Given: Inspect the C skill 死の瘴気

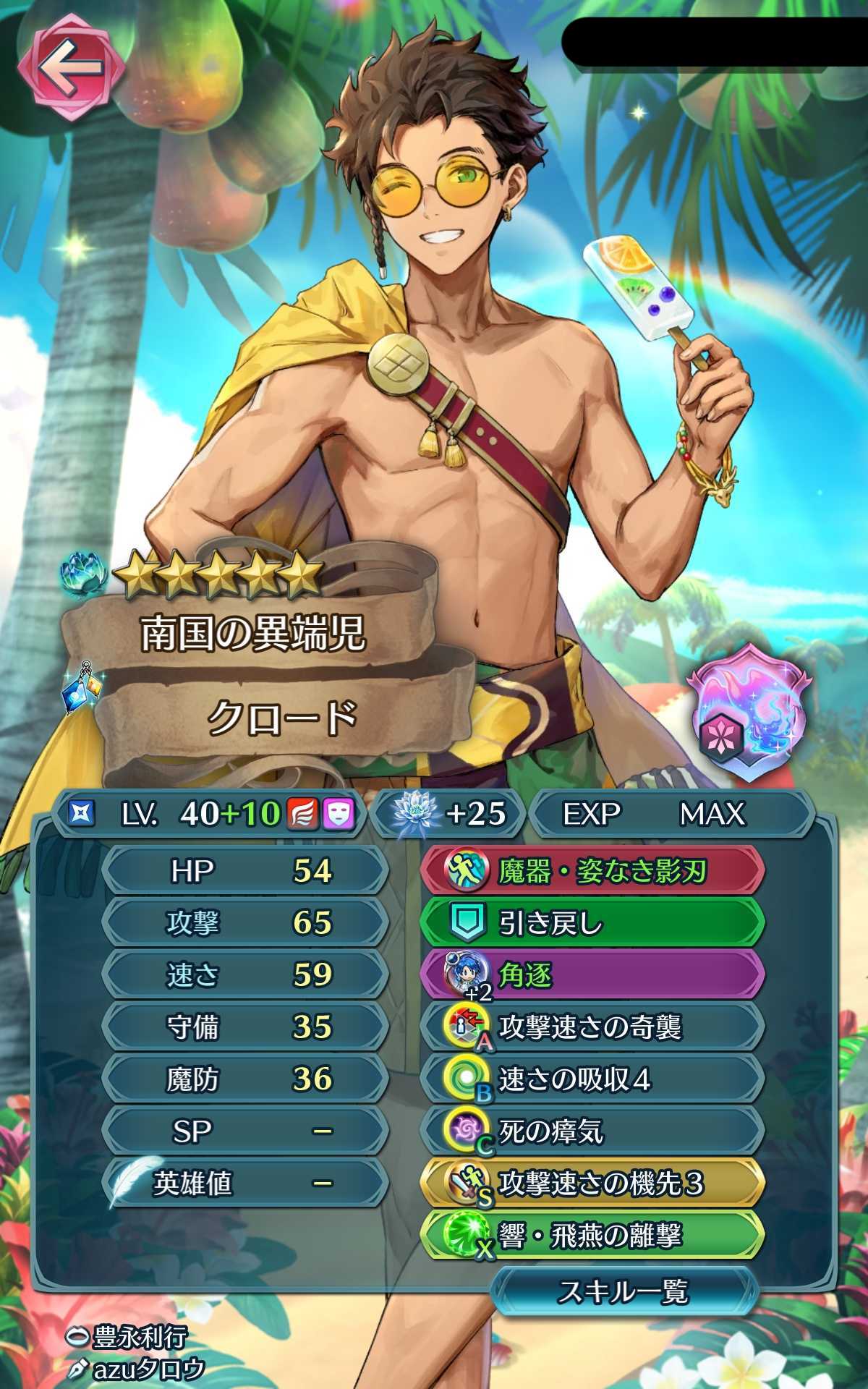Looking at the screenshot, I should 592,1132.
